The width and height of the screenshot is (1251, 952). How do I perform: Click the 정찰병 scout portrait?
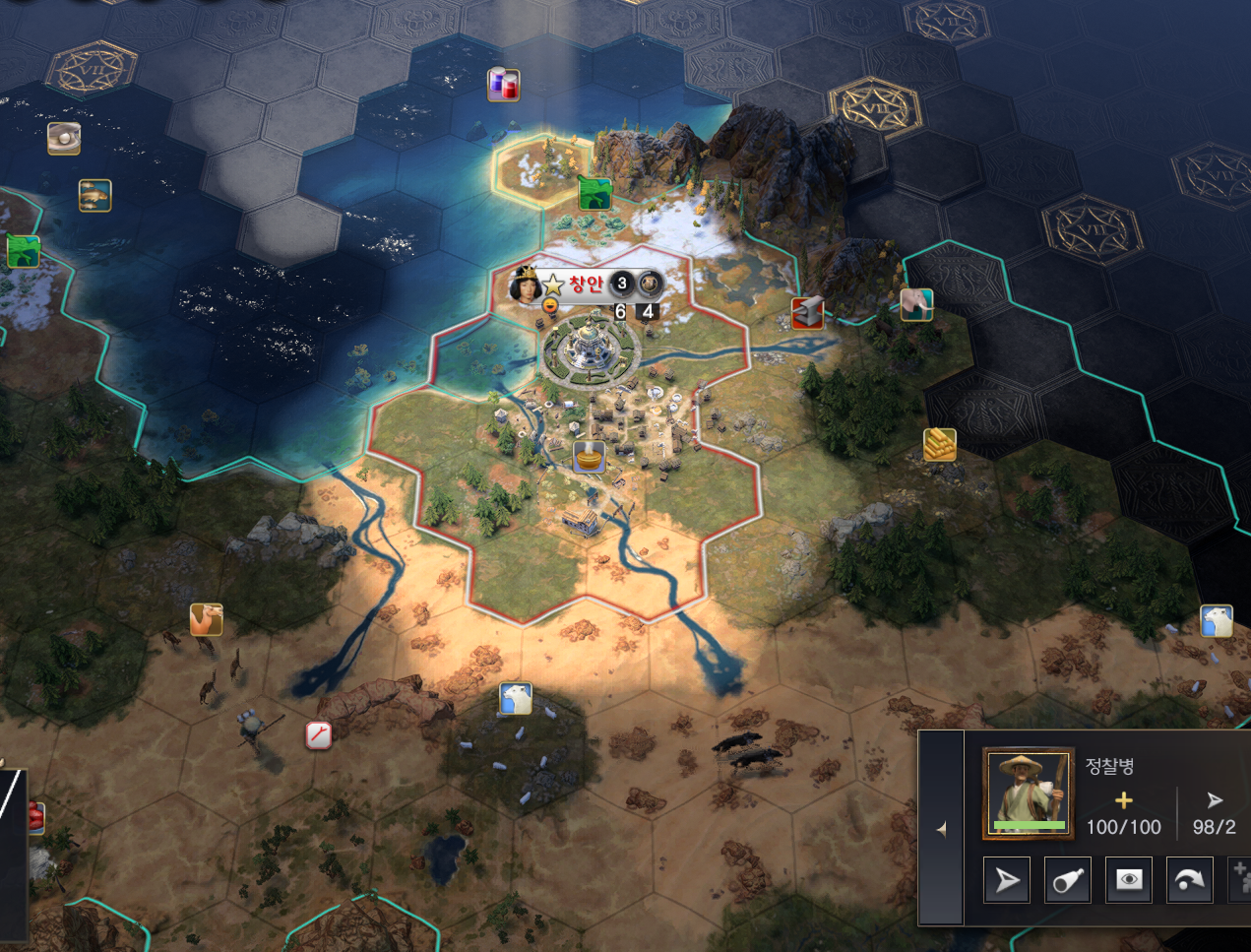(x=1029, y=793)
